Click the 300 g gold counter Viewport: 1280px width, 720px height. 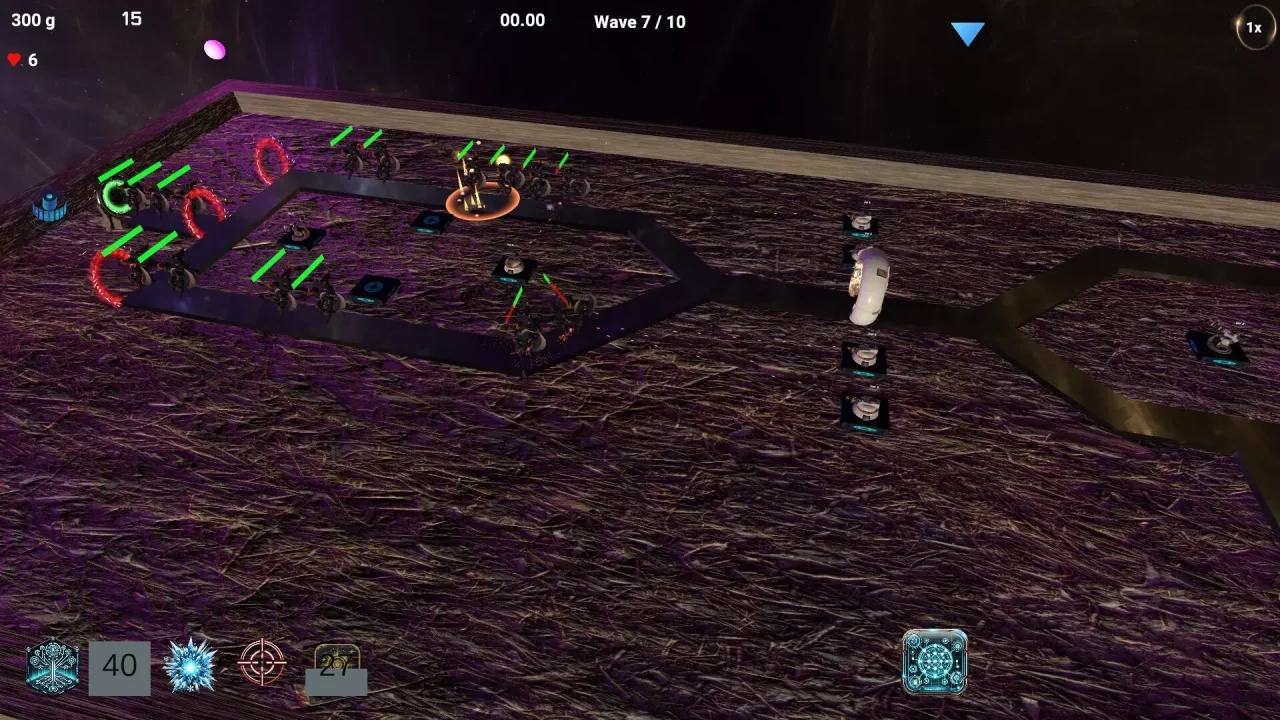click(33, 20)
